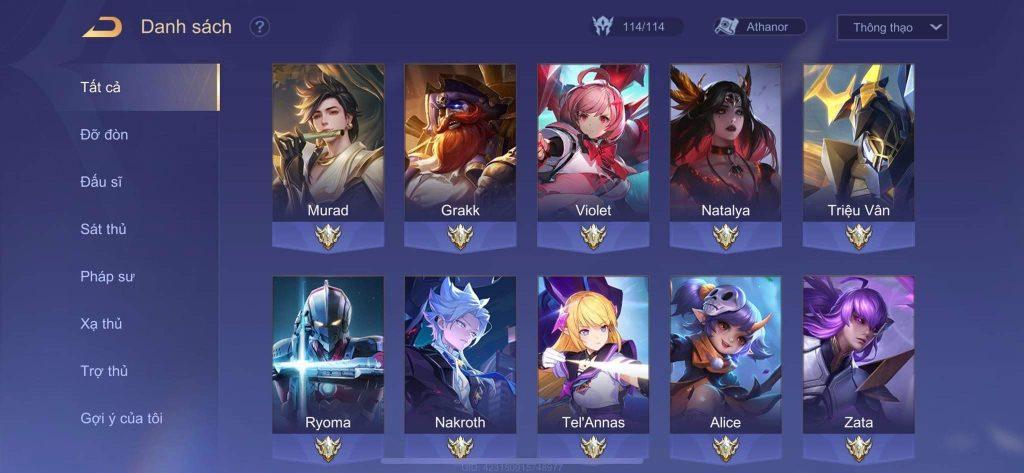
Task: Open the Gợi ý của tôi tab
Action: [x=121, y=418]
